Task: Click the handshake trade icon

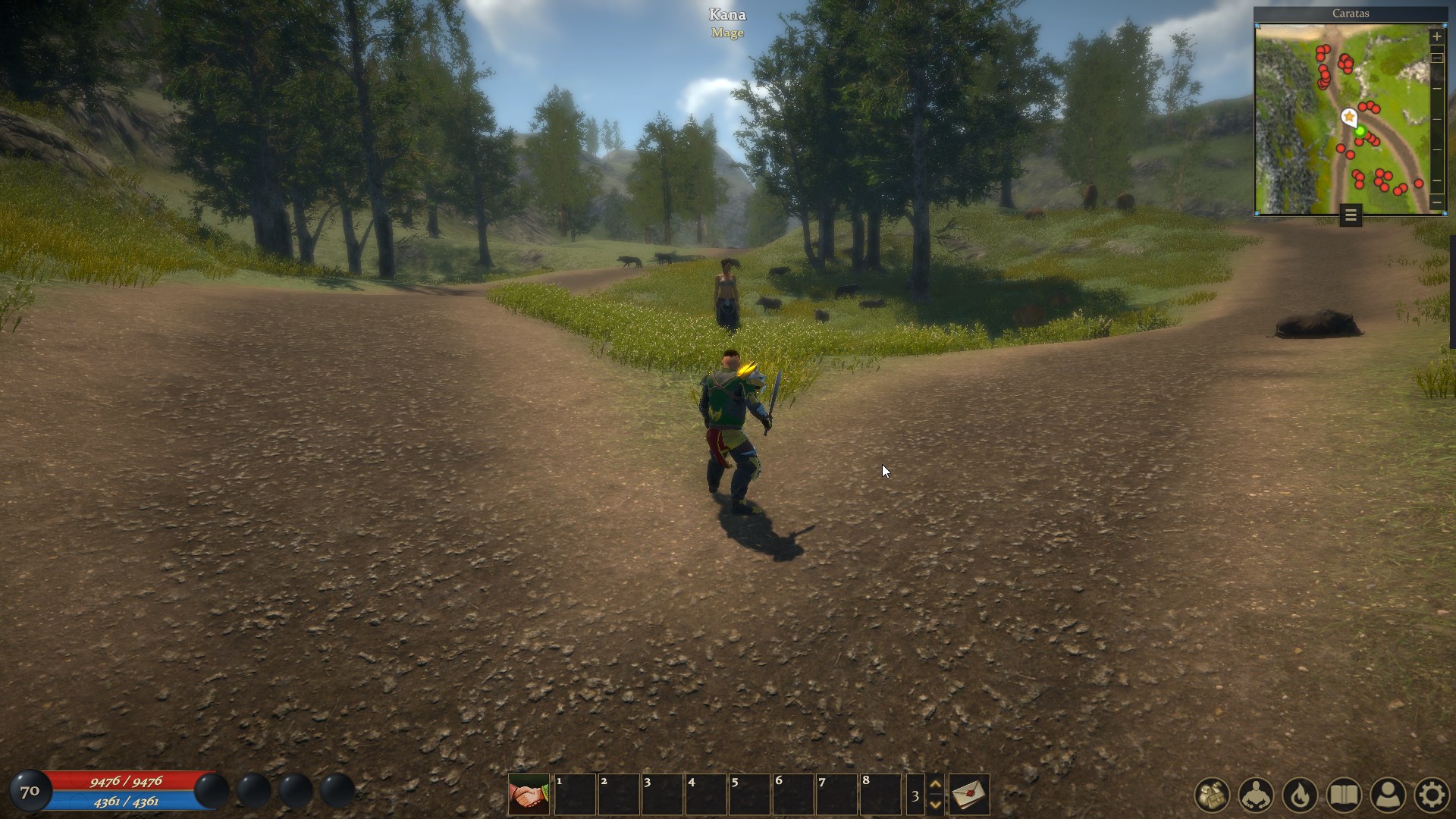Action: tap(529, 794)
